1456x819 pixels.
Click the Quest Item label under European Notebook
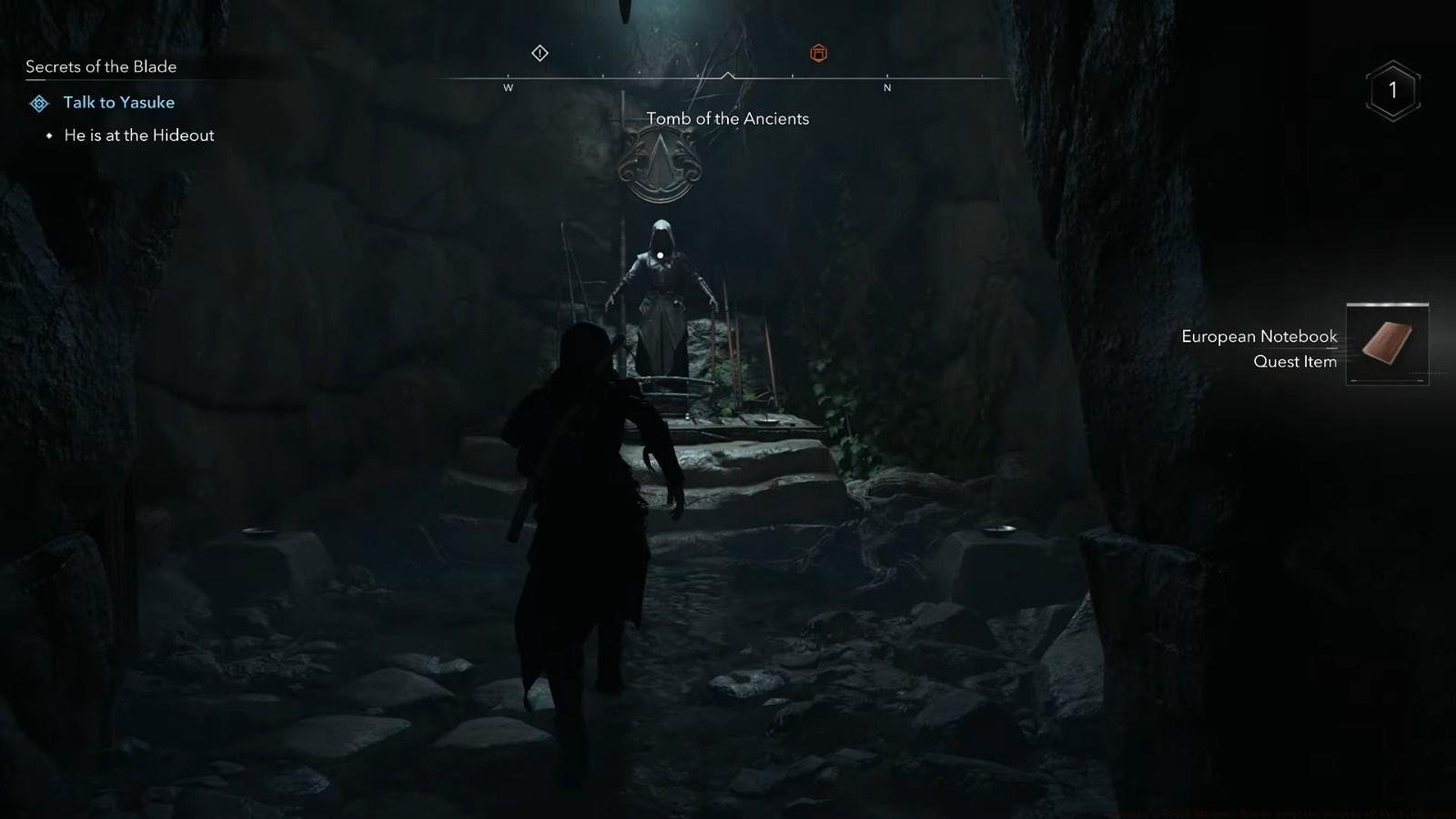(x=1293, y=361)
